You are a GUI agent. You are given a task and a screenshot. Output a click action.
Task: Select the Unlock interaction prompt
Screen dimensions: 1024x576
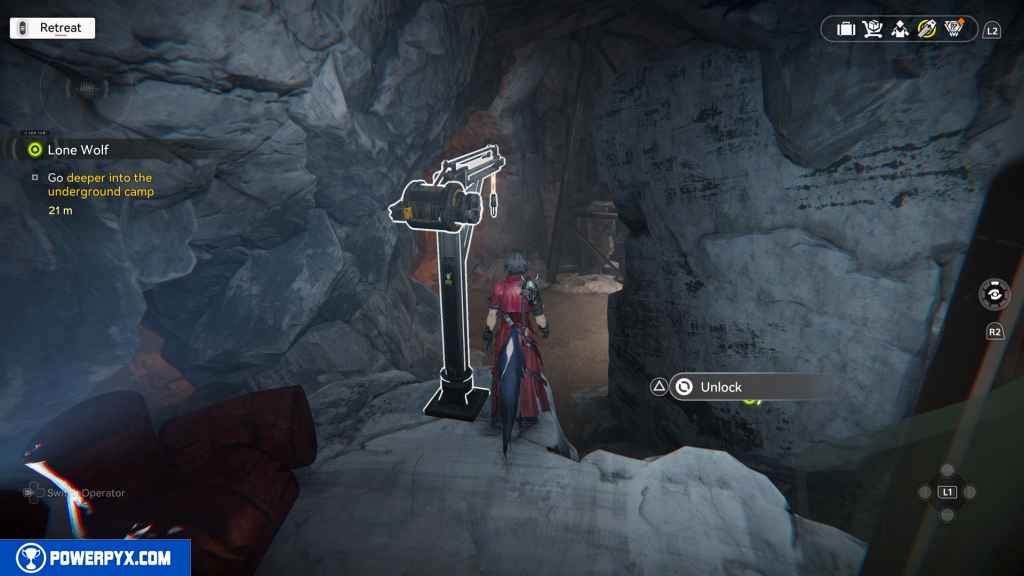coord(720,387)
